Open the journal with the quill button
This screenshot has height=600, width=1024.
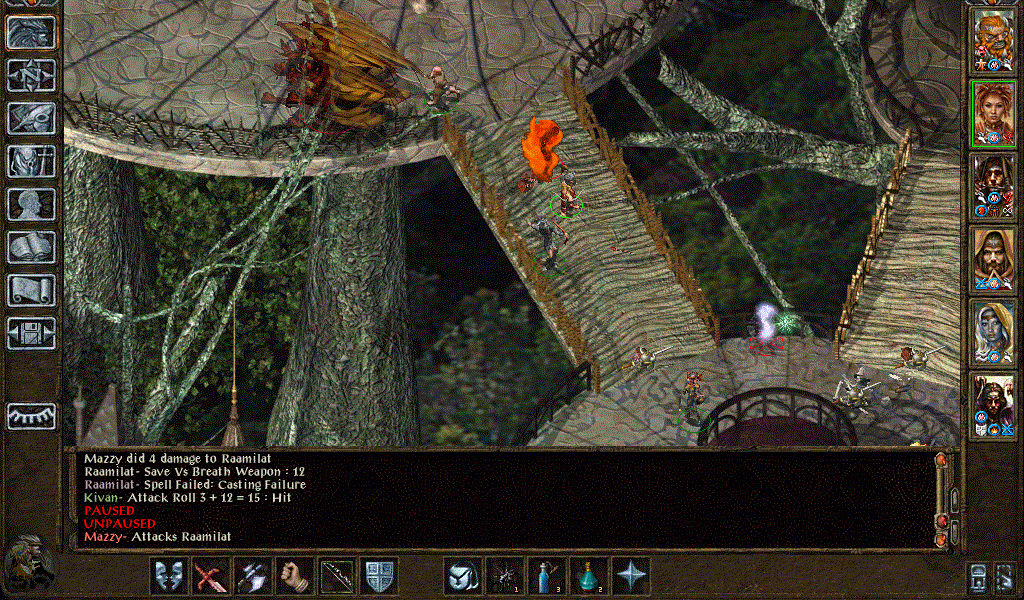coord(31,118)
